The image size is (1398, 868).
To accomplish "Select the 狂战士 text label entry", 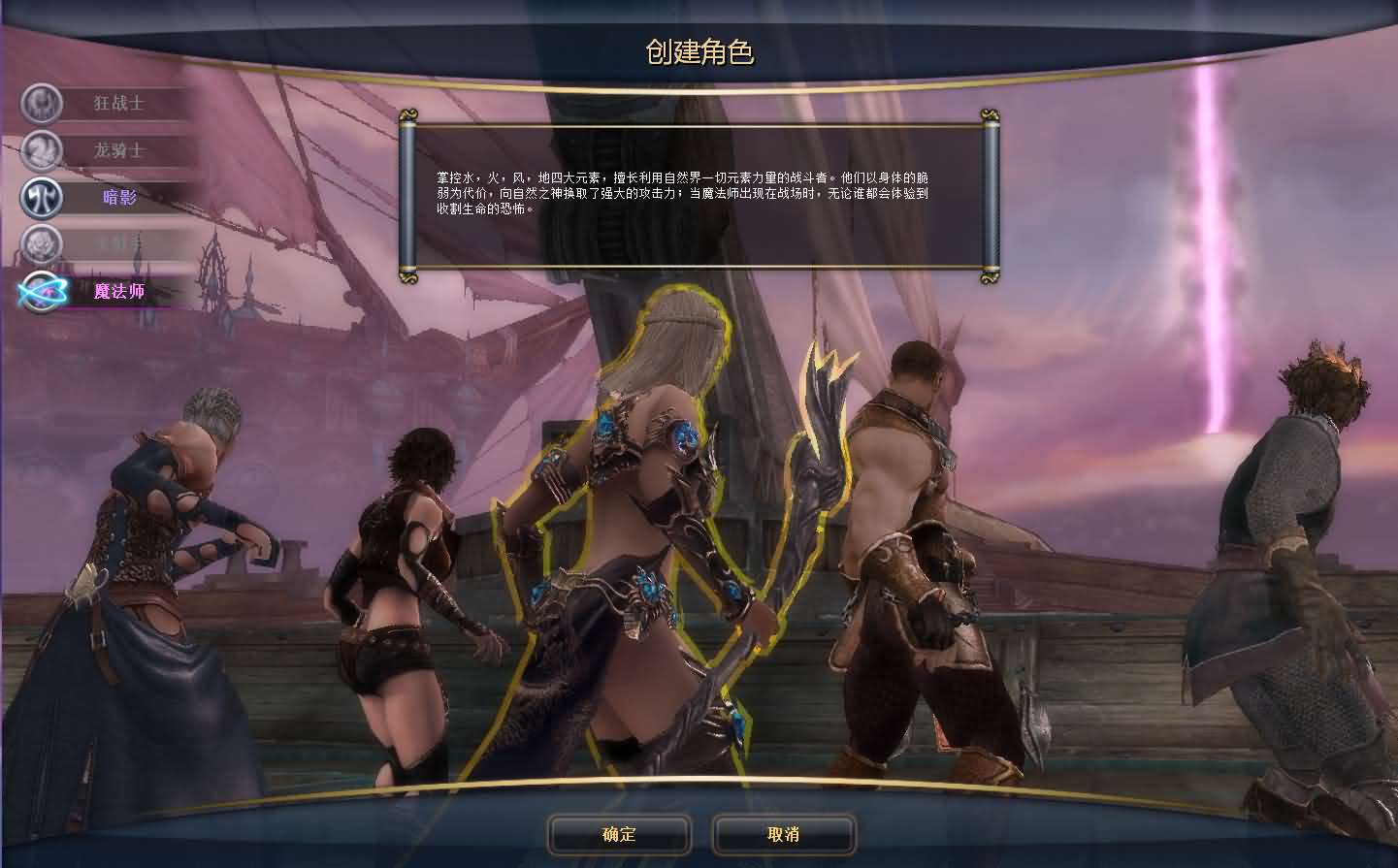I will (x=121, y=104).
